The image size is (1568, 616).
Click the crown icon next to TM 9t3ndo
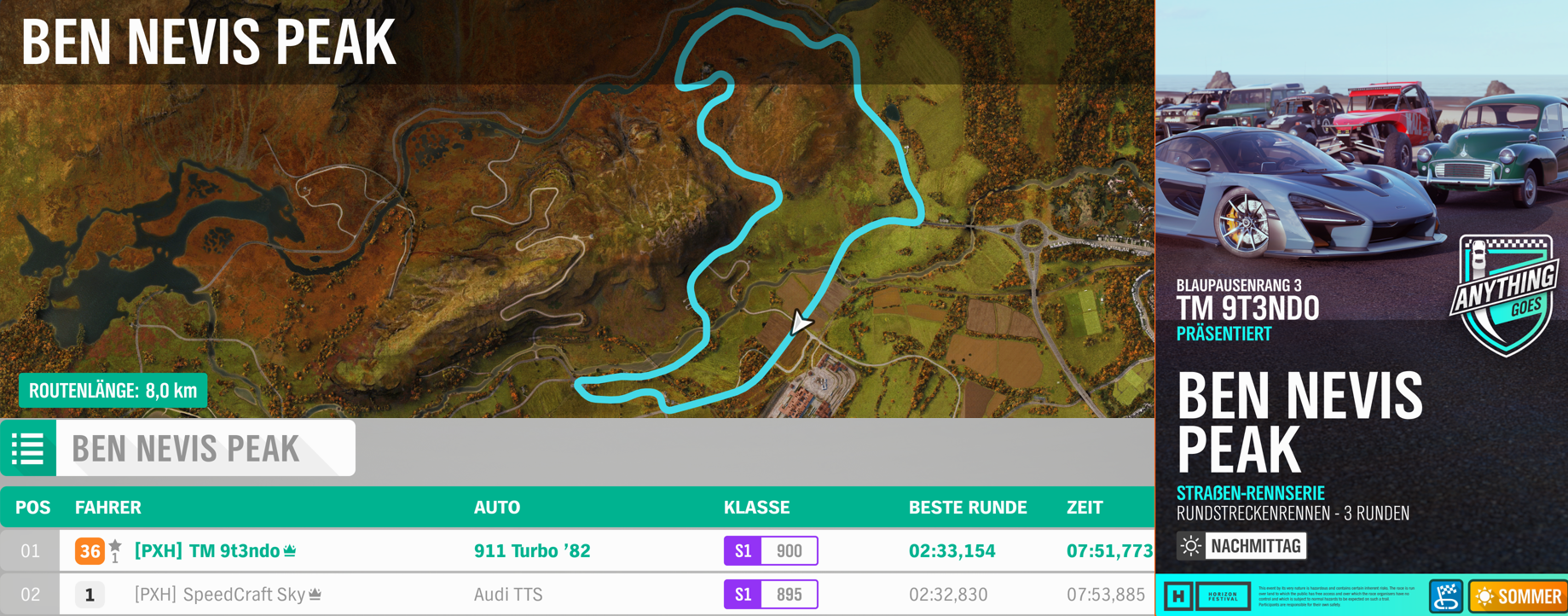pyautogui.click(x=289, y=549)
